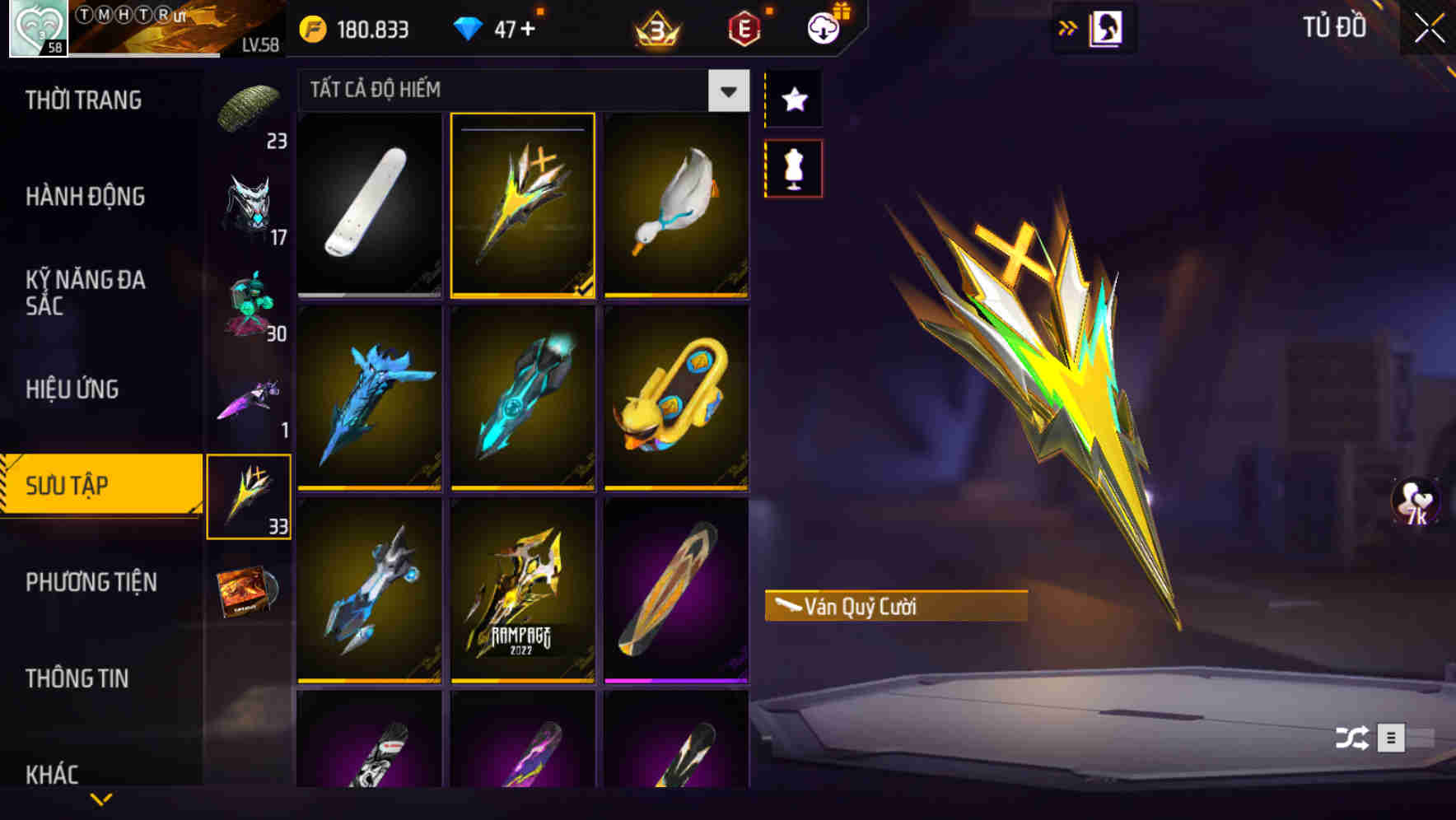This screenshot has height=820, width=1456.
Task: Collapse the left menu with bottom chevron
Action: [x=101, y=800]
